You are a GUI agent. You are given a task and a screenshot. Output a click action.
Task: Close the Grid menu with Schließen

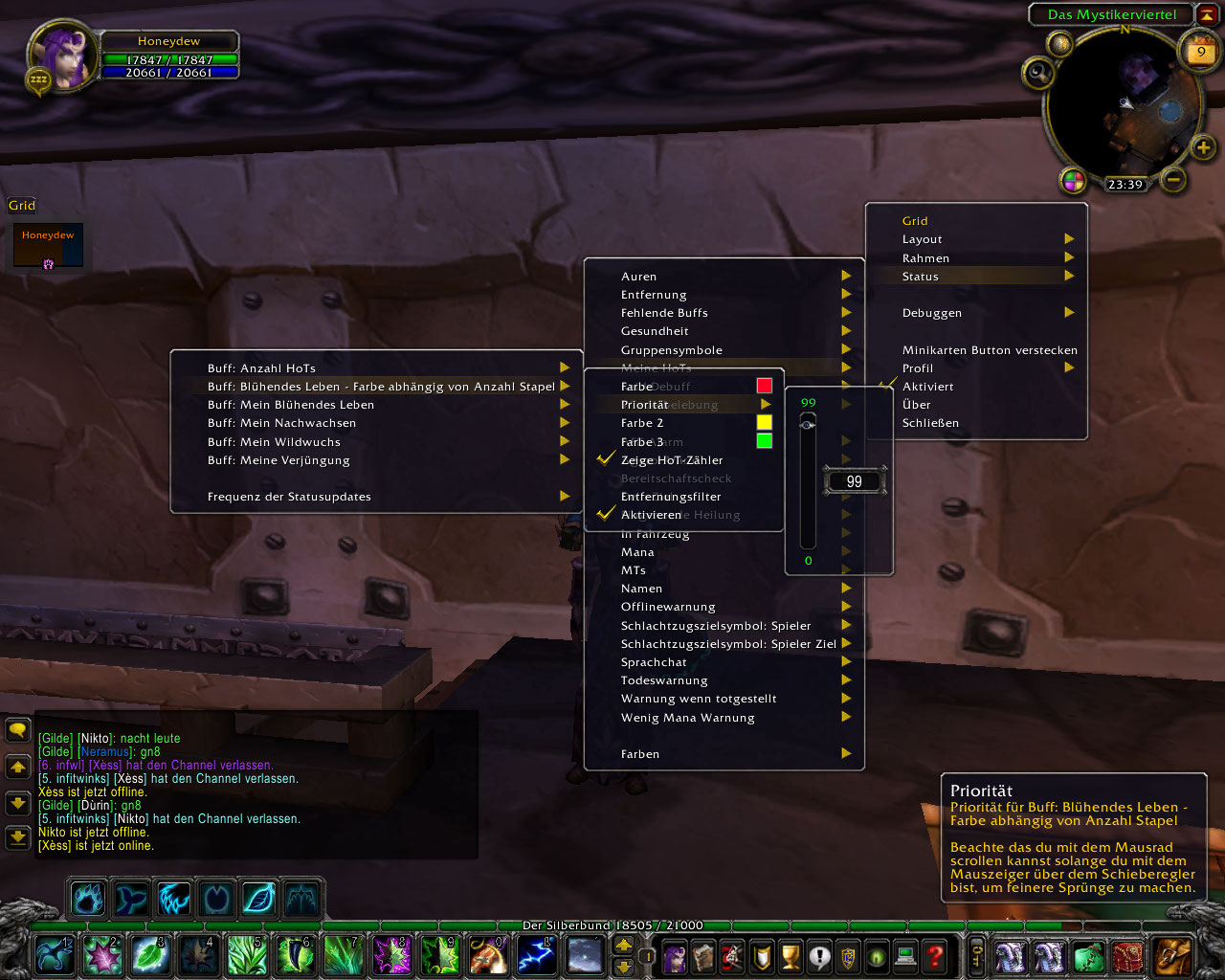click(x=929, y=423)
